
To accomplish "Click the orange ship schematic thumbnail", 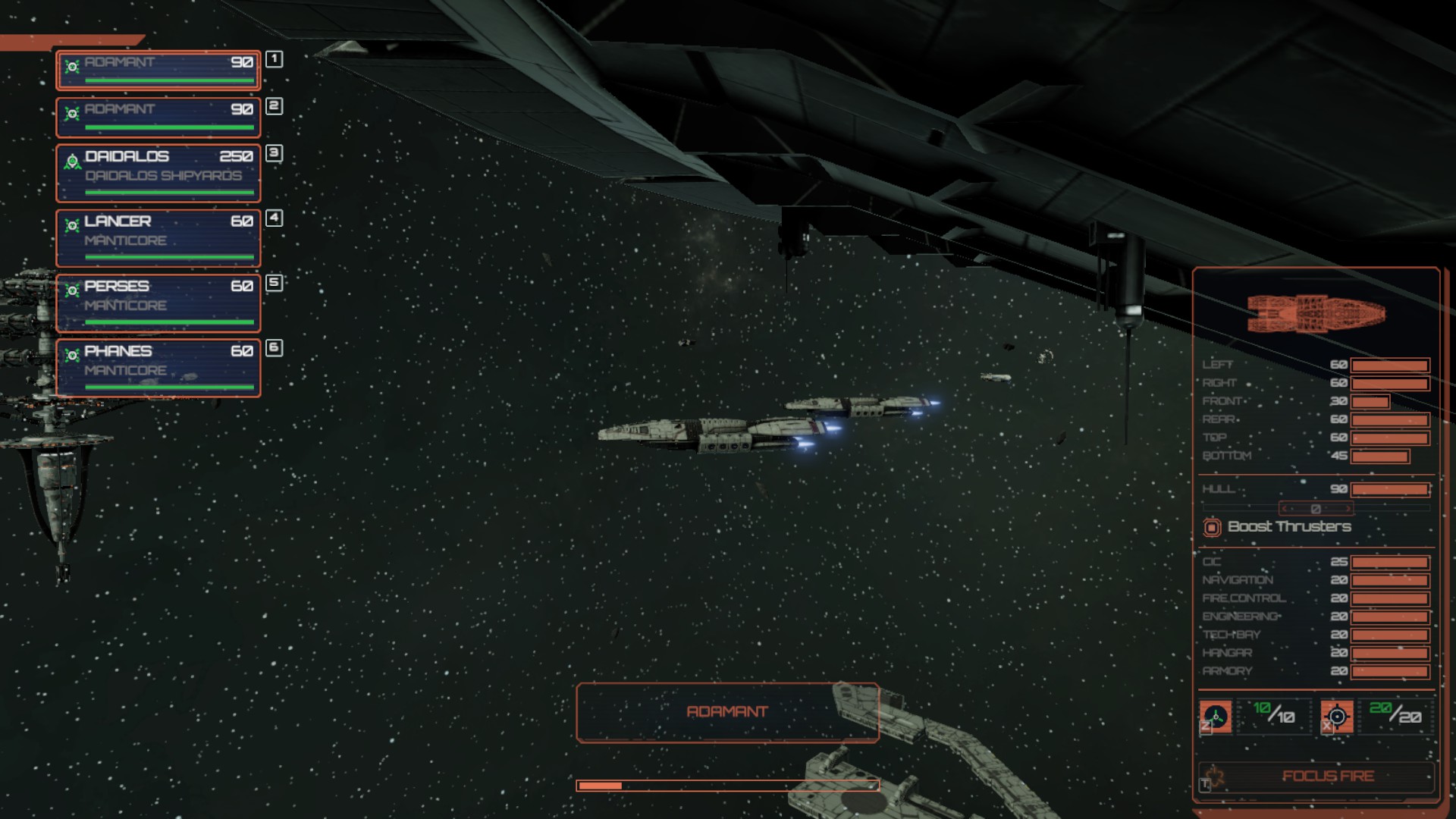I will (1316, 313).
